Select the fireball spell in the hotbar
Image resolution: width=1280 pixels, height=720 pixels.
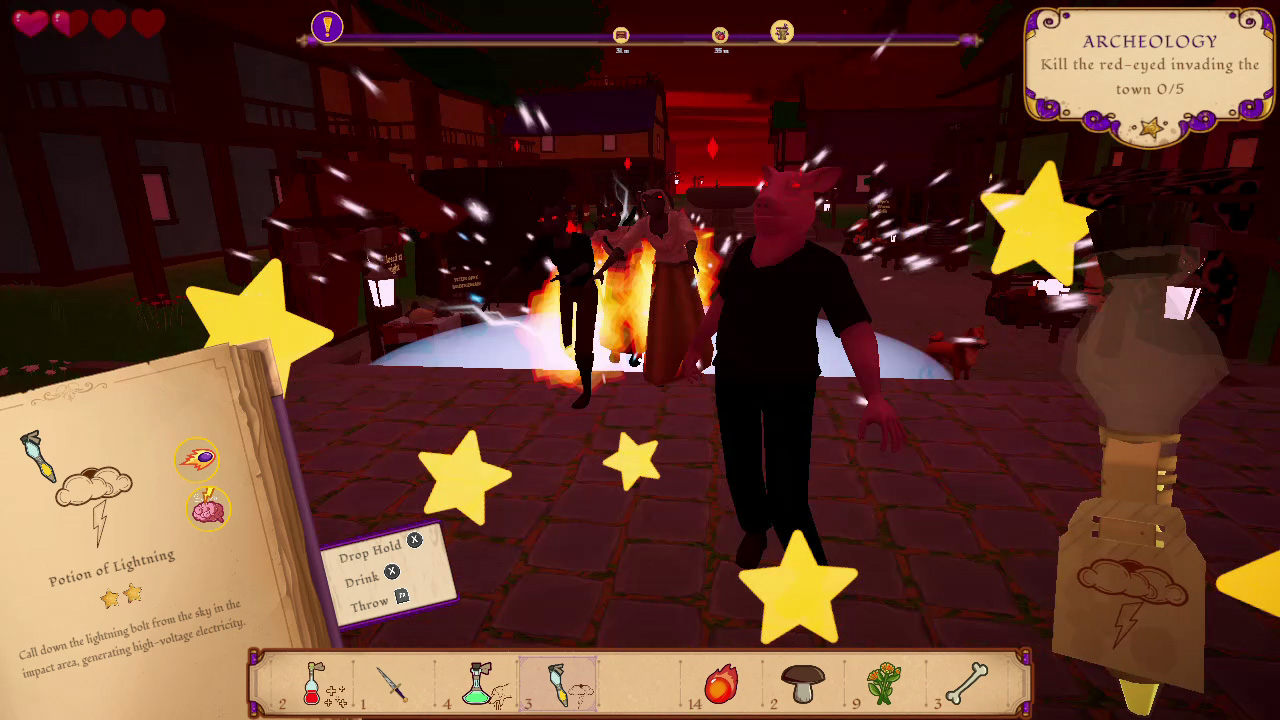pyautogui.click(x=722, y=685)
